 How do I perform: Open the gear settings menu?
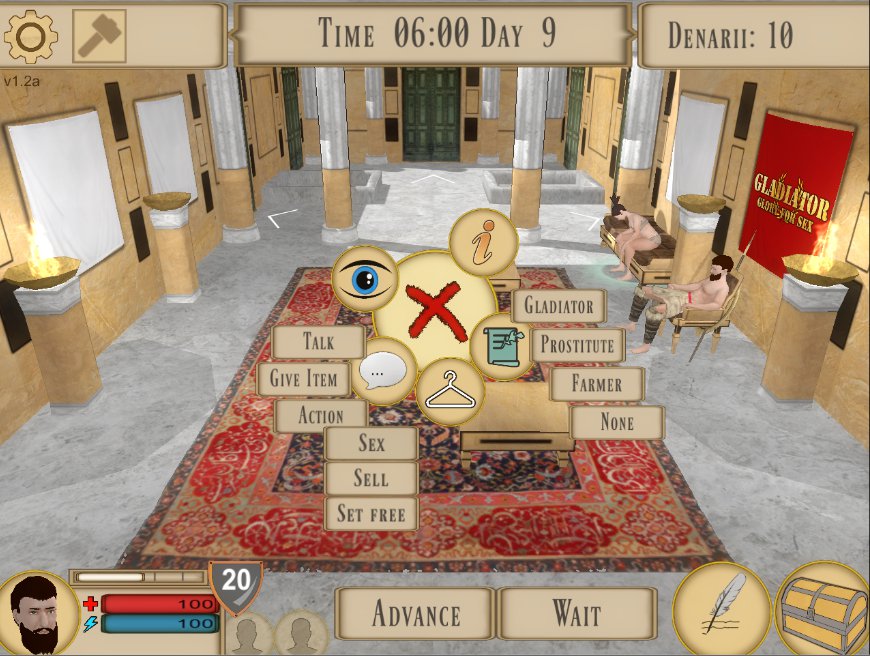(29, 36)
